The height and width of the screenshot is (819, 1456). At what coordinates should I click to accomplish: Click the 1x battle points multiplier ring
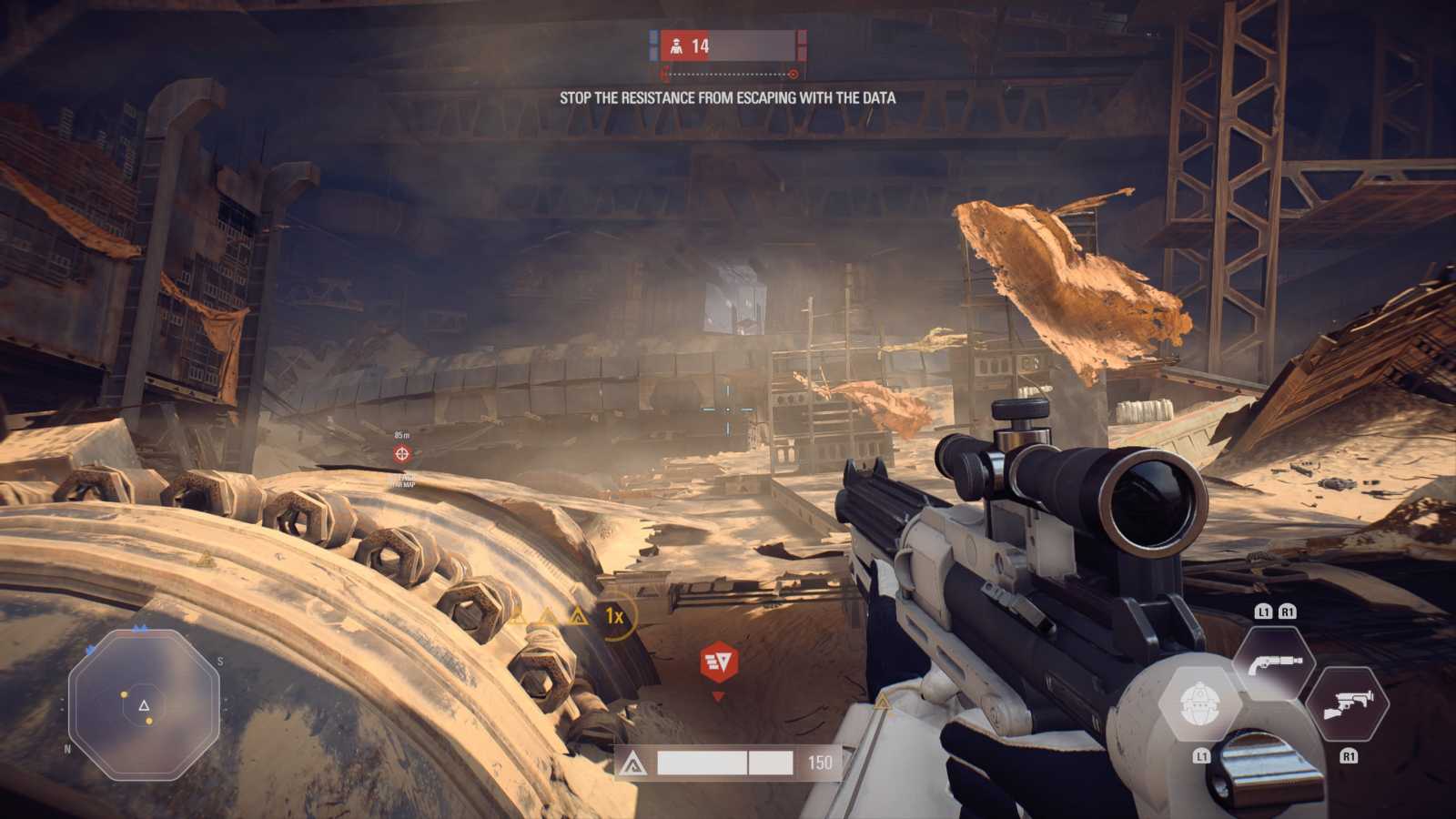(x=615, y=617)
